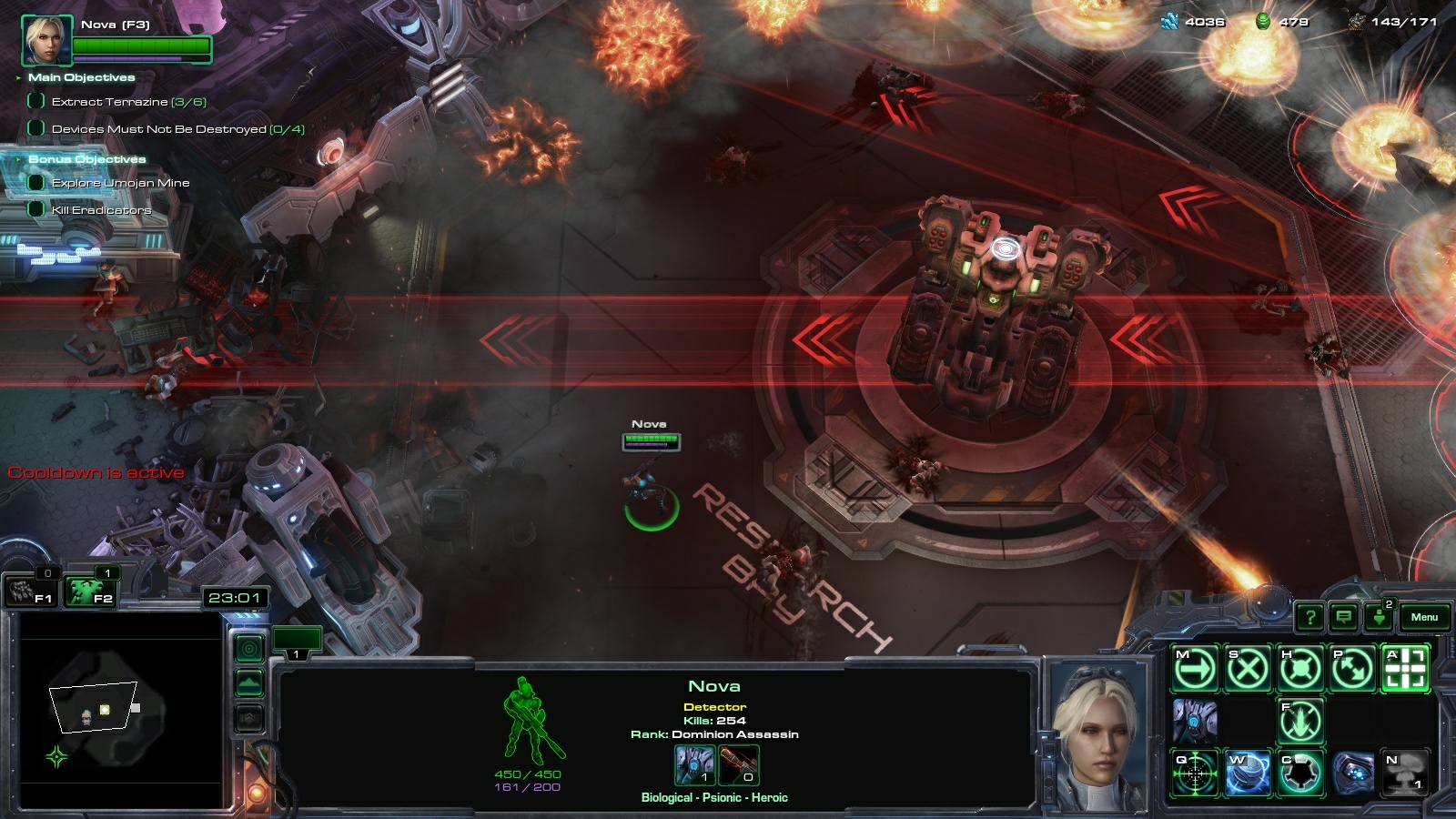Choose the Patrol command

1353,671
